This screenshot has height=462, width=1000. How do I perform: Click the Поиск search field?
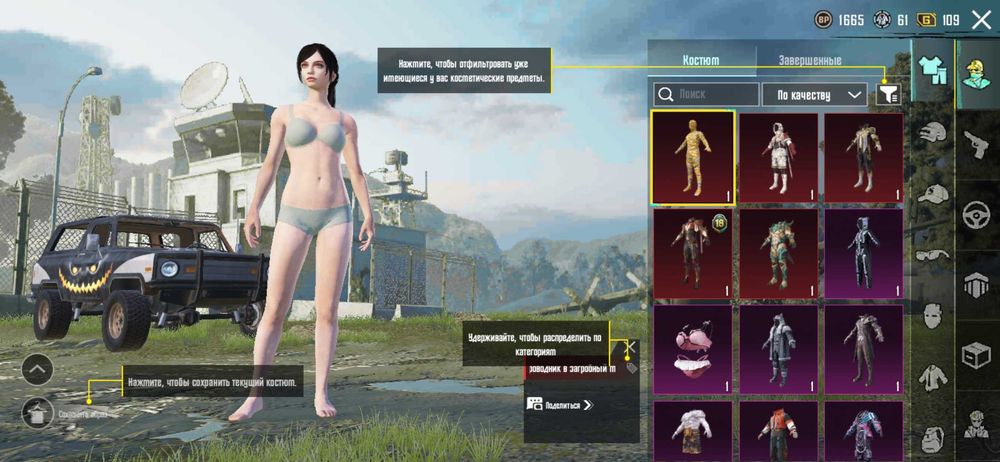[705, 94]
